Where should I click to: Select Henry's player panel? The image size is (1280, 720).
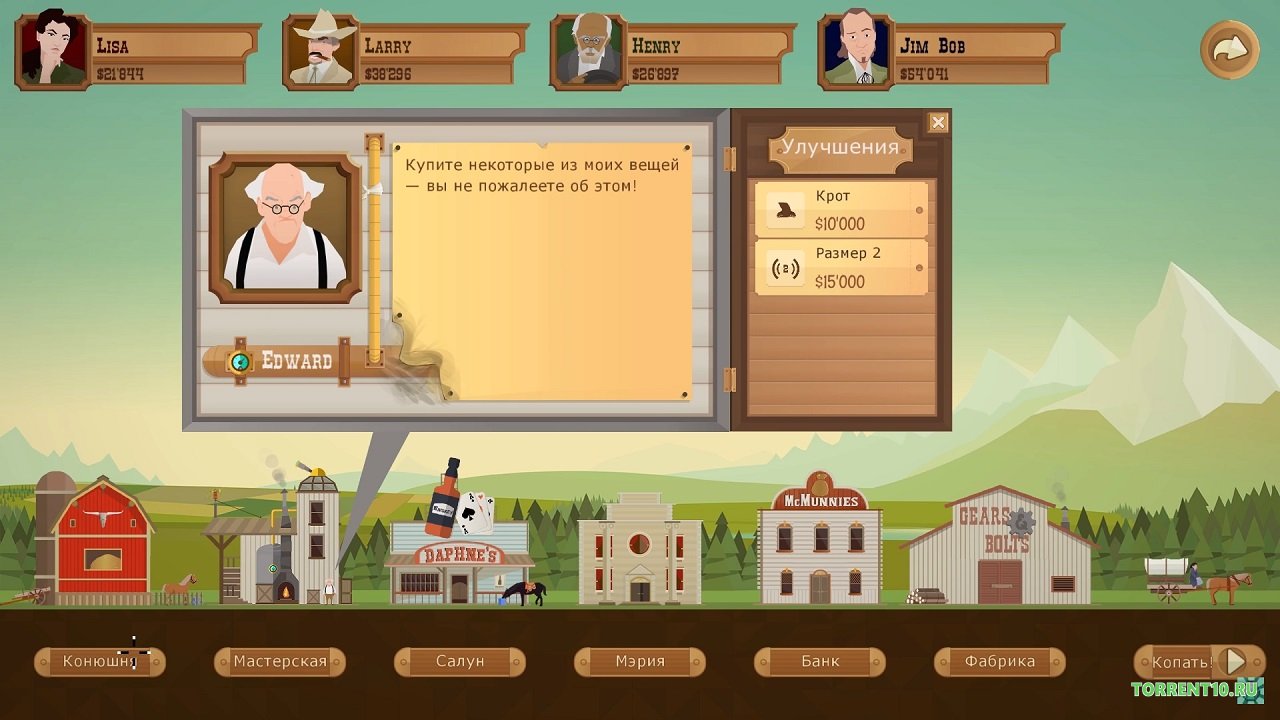click(673, 52)
